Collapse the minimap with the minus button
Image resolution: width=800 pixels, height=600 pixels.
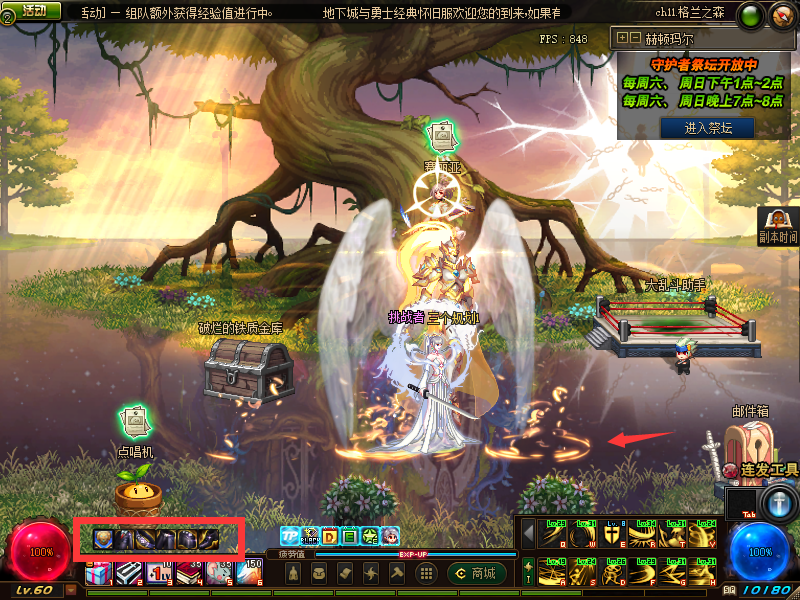pos(635,38)
